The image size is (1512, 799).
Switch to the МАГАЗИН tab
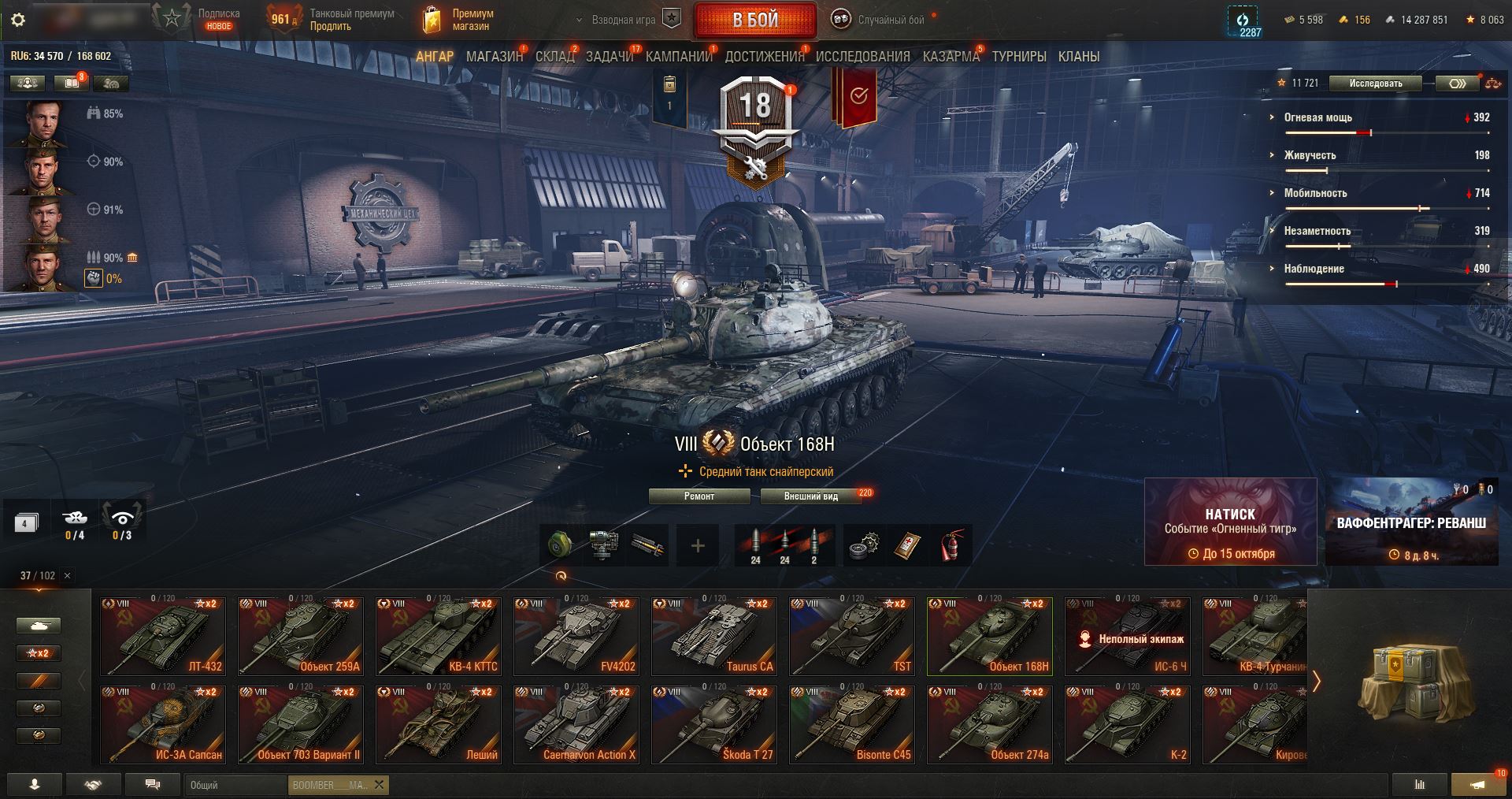click(x=494, y=57)
